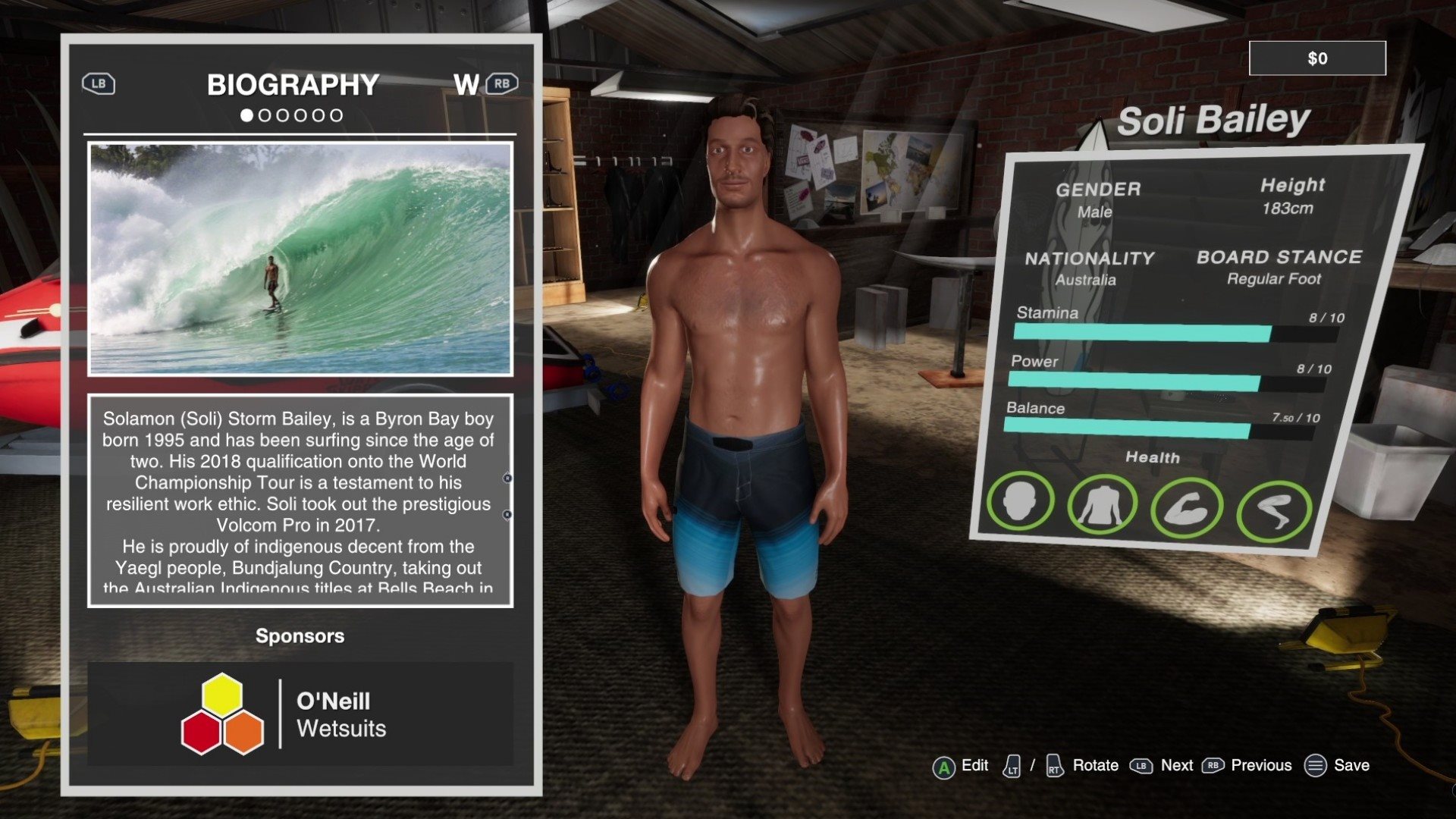Select the surfer wave photo thumbnail
The height and width of the screenshot is (819, 1456).
click(x=300, y=259)
